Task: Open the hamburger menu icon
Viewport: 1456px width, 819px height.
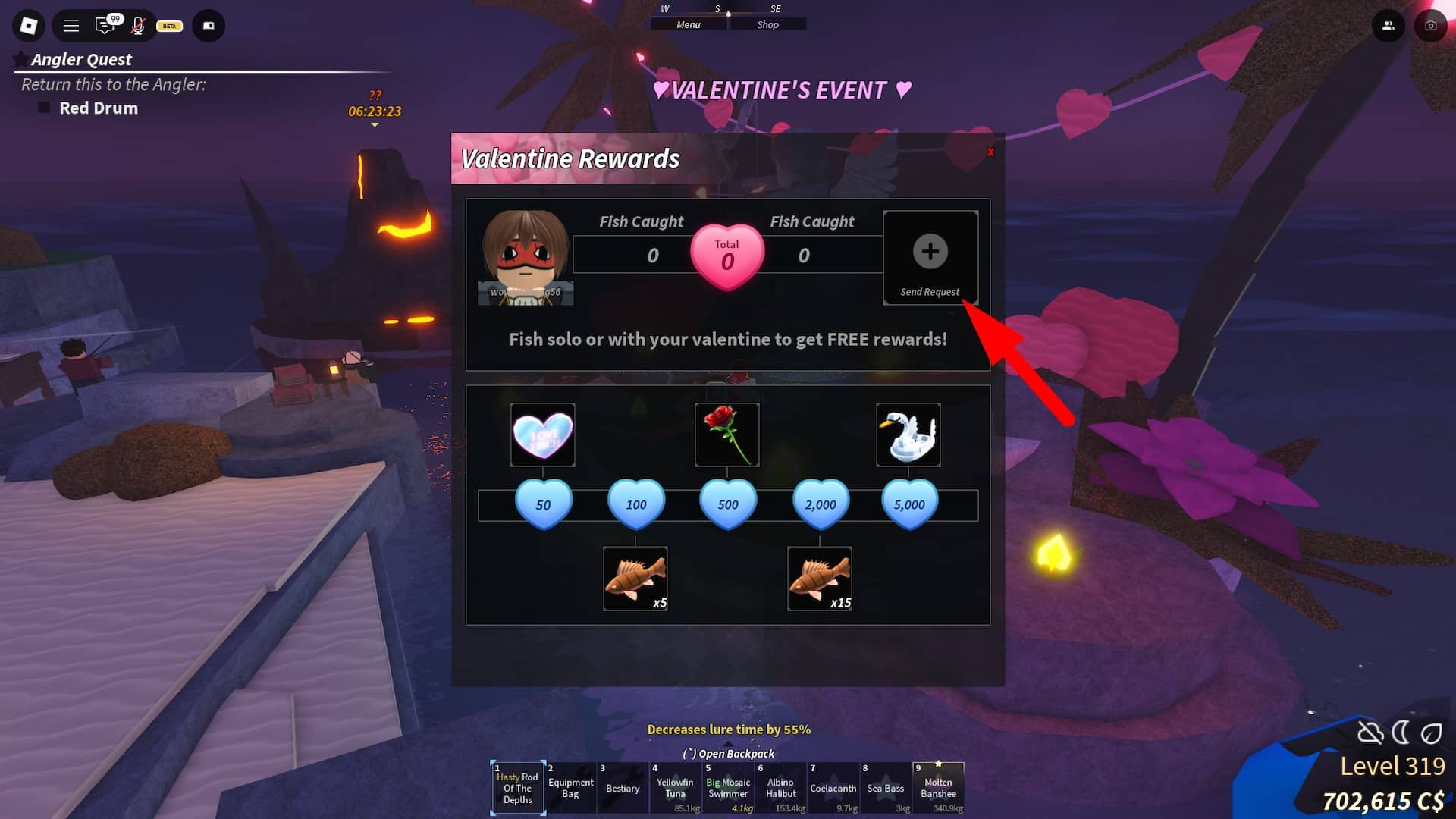Action: (x=71, y=26)
